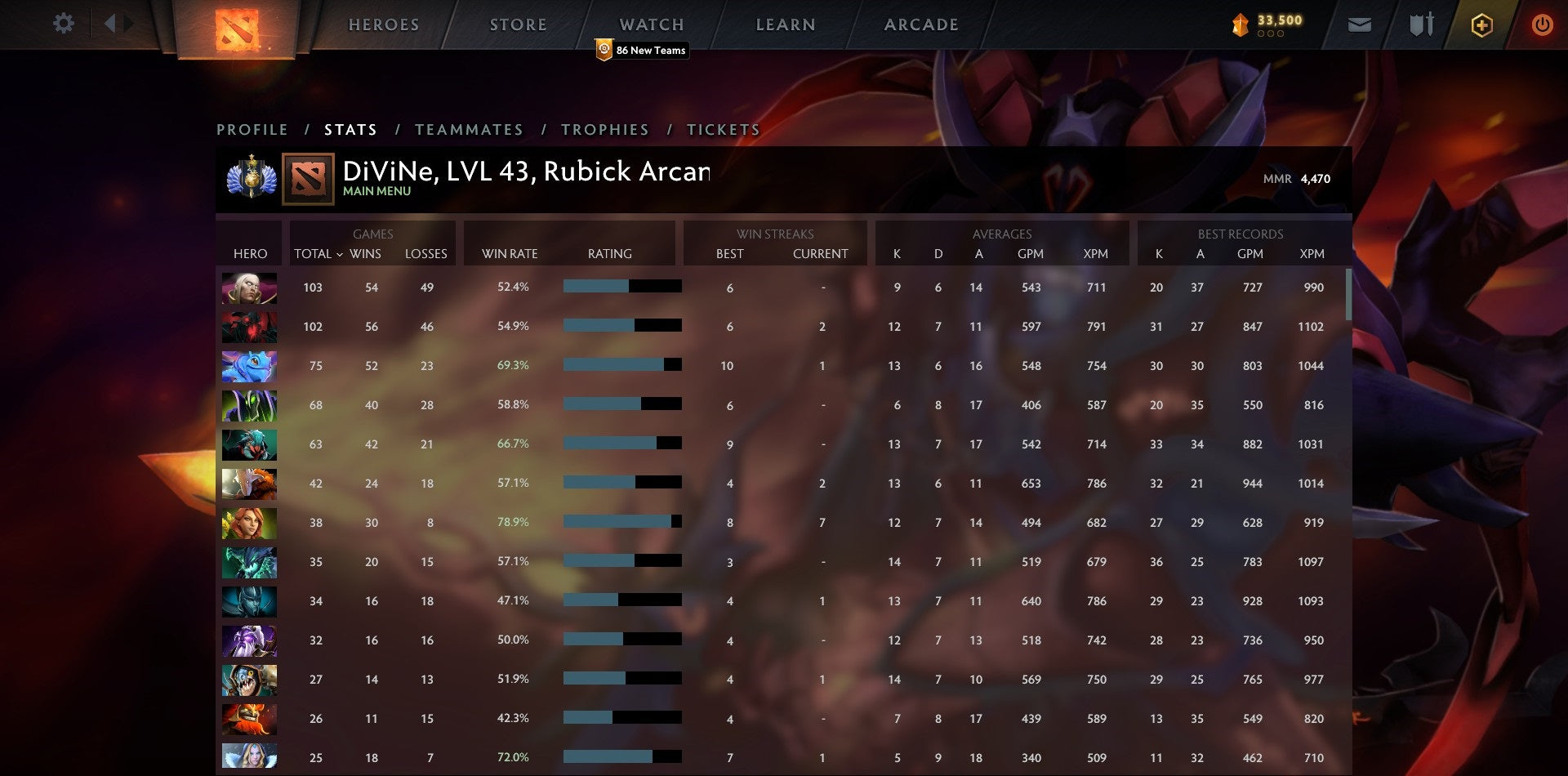Viewport: 1568px width, 776px height.
Task: Expand the Win Streaks column group
Action: 774,234
